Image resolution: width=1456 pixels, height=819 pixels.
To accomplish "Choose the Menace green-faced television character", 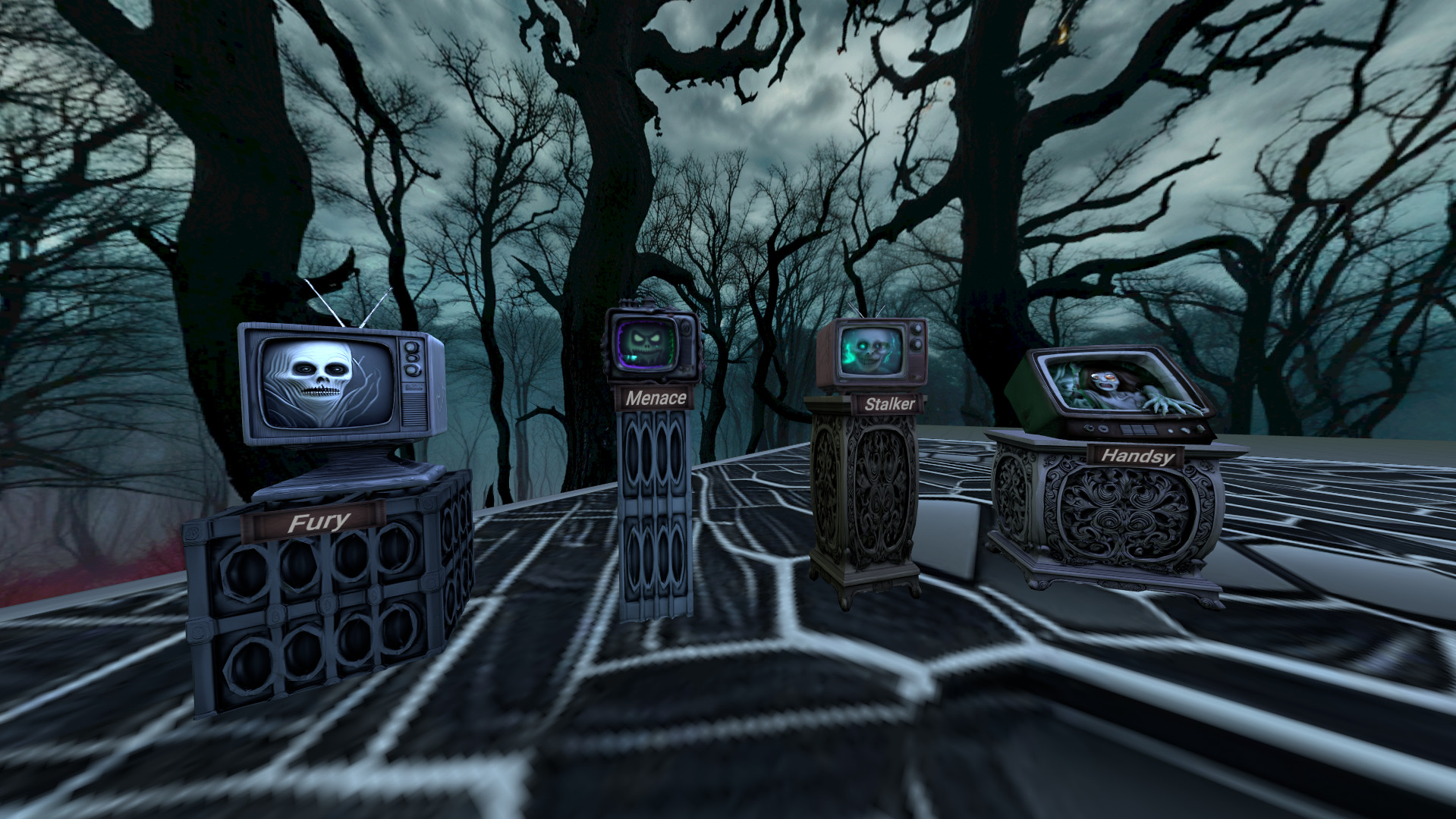I will (650, 347).
